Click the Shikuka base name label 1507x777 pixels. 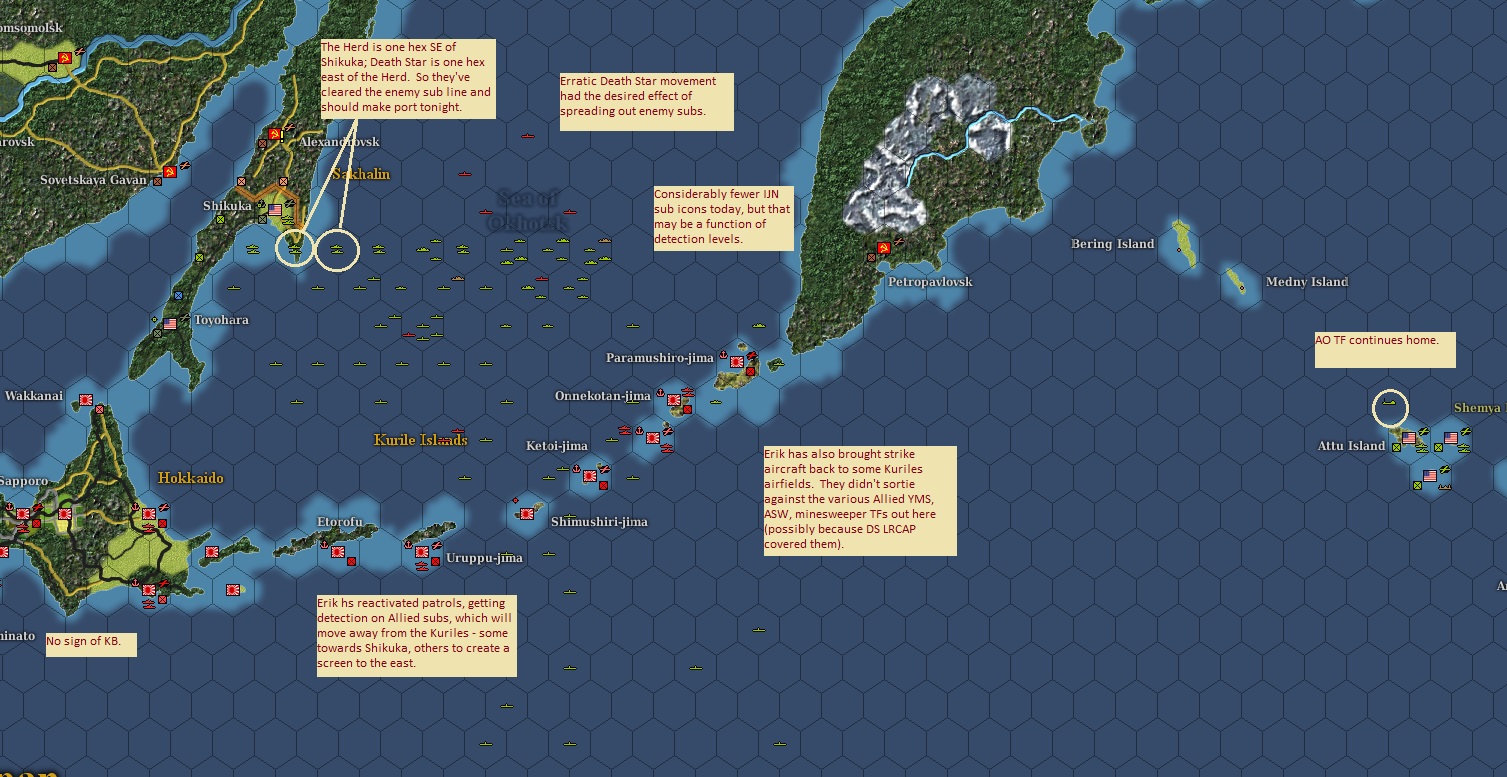228,205
